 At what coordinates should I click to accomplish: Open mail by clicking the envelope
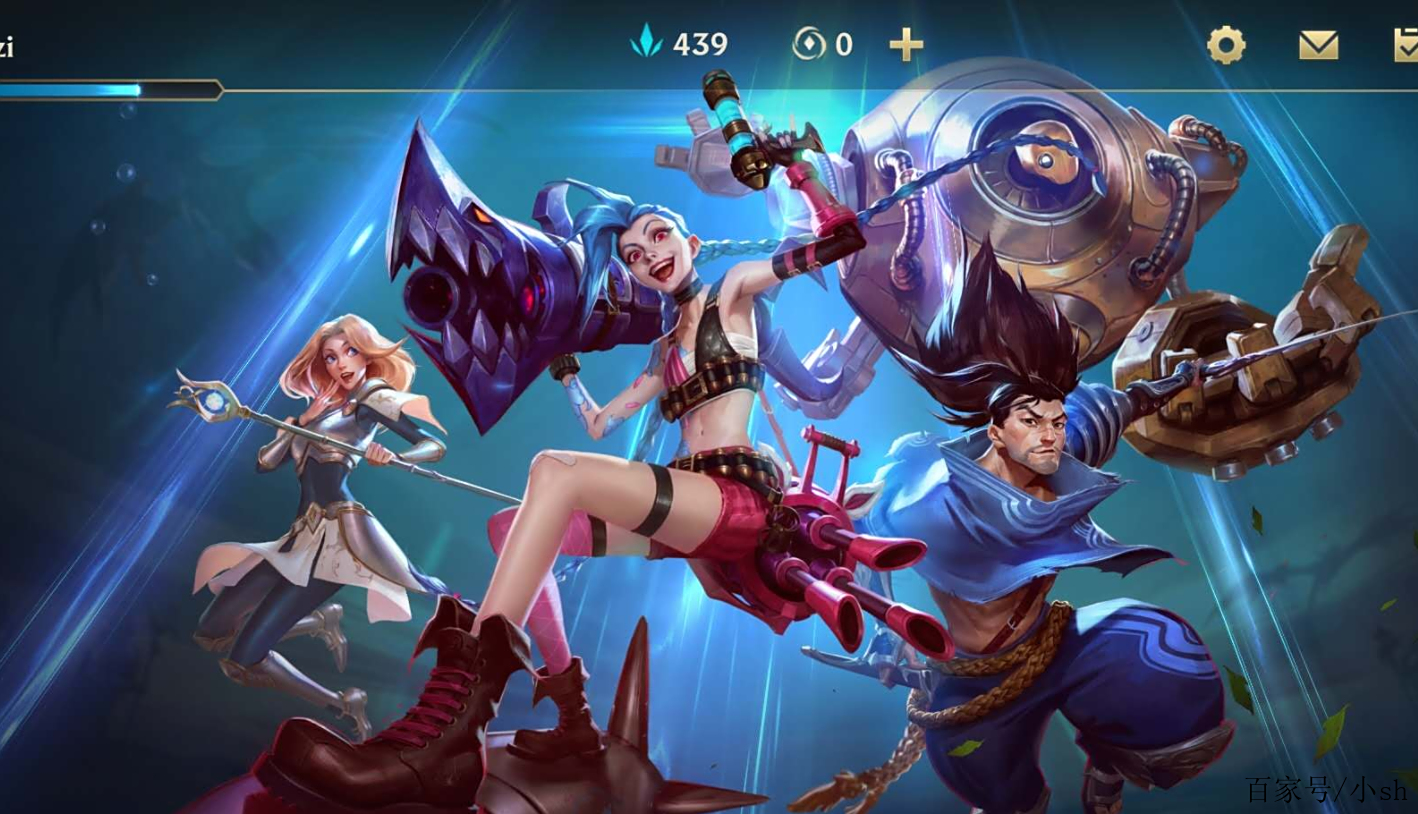[1318, 45]
